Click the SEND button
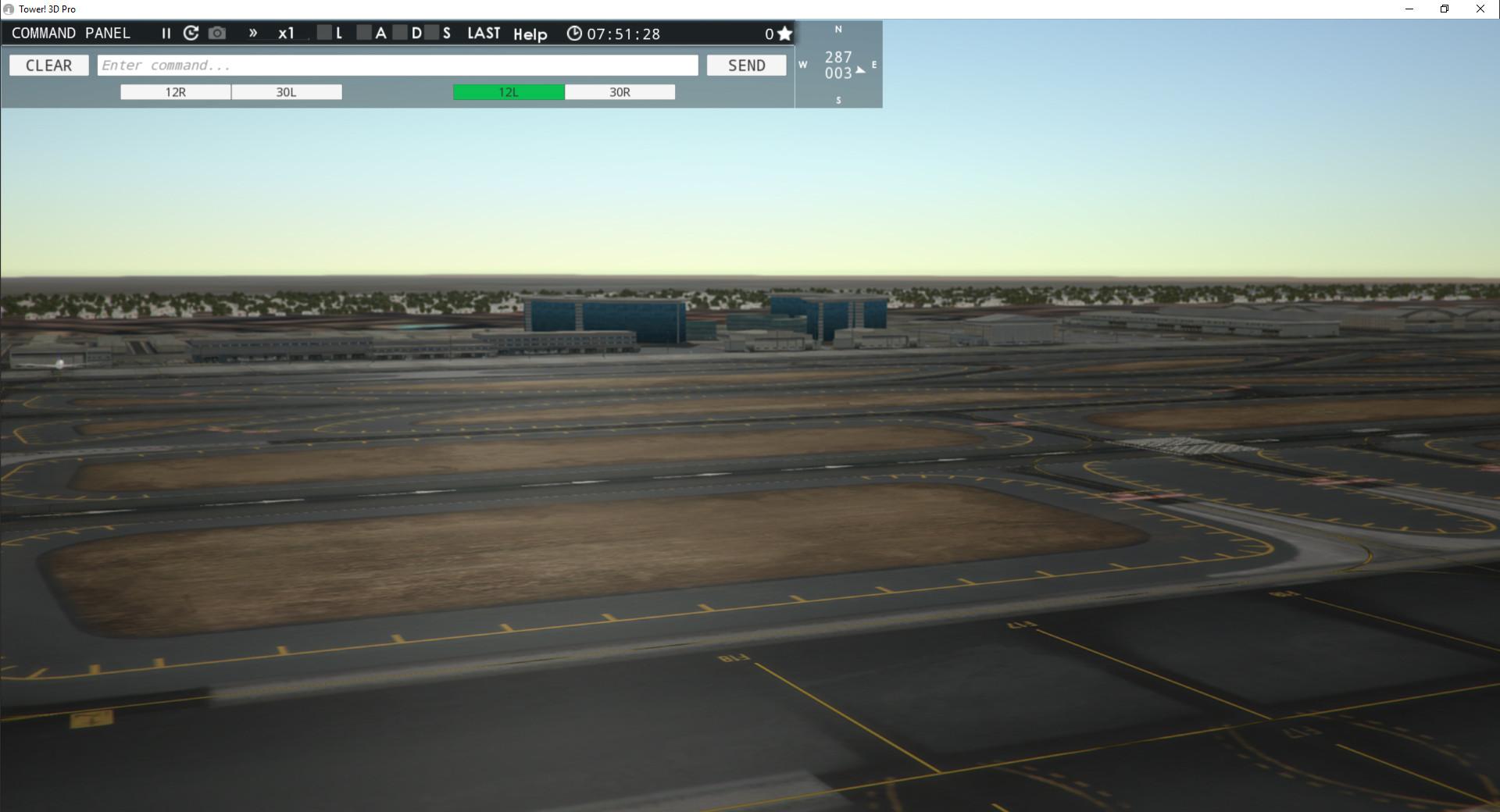1500x812 pixels. point(746,65)
